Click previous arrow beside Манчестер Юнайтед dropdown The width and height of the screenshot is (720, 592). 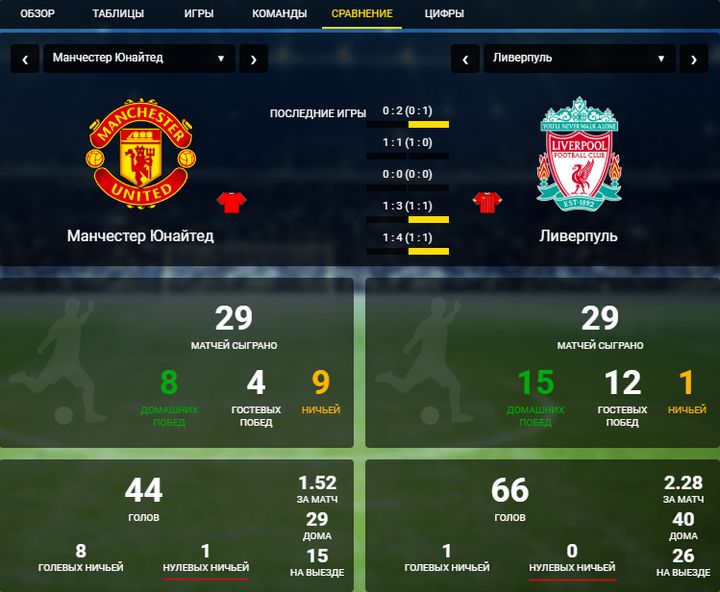coord(25,58)
